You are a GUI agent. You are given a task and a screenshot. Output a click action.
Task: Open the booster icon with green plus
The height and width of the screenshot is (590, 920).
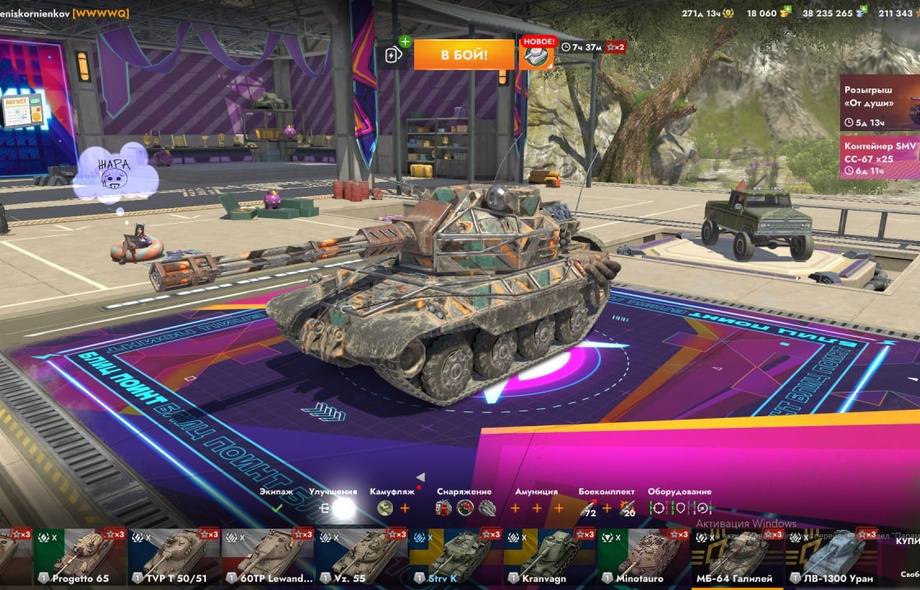click(x=395, y=54)
